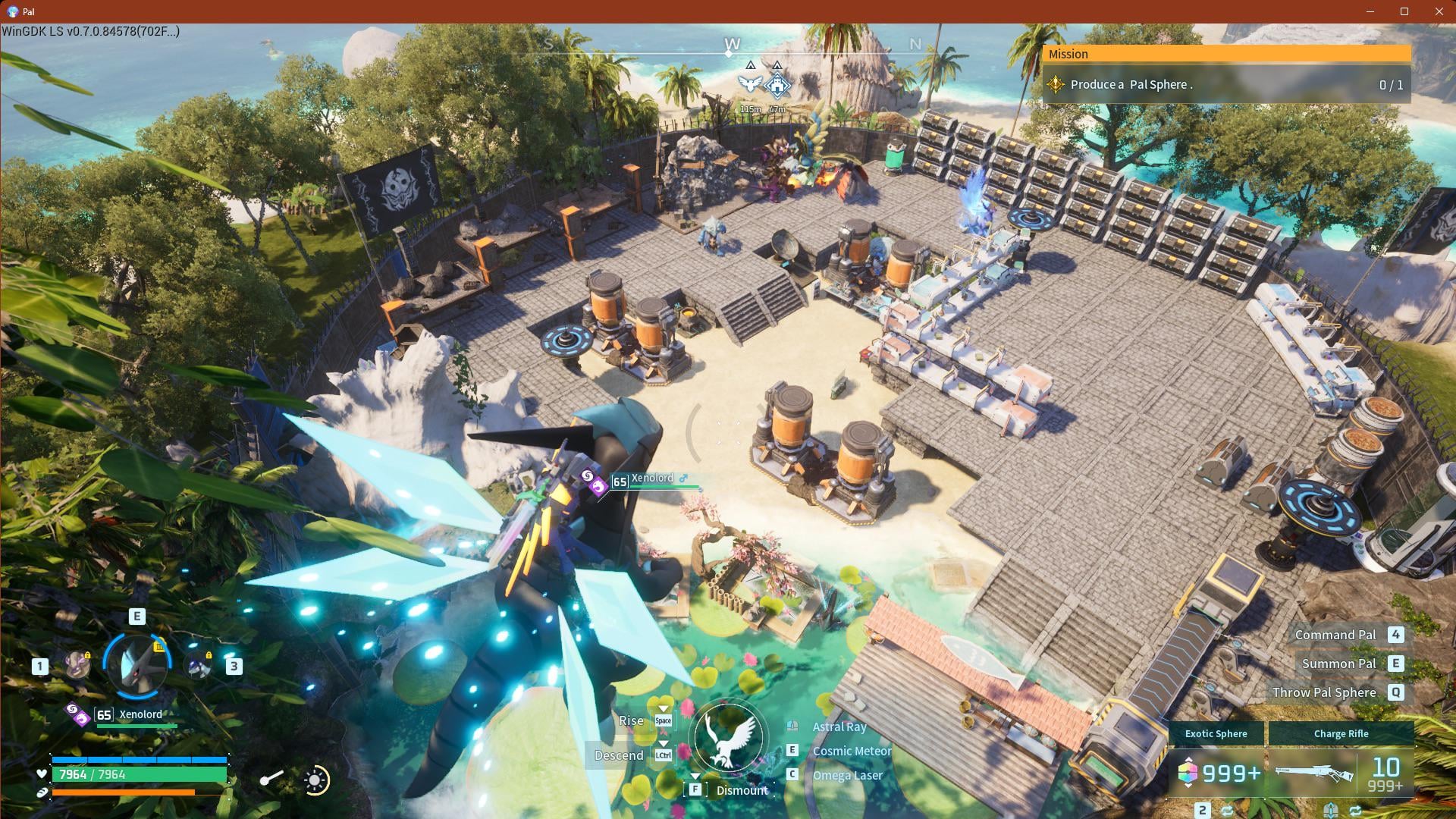Click the flying mount eagle emblem
The width and height of the screenshot is (1456, 819).
pos(729,737)
